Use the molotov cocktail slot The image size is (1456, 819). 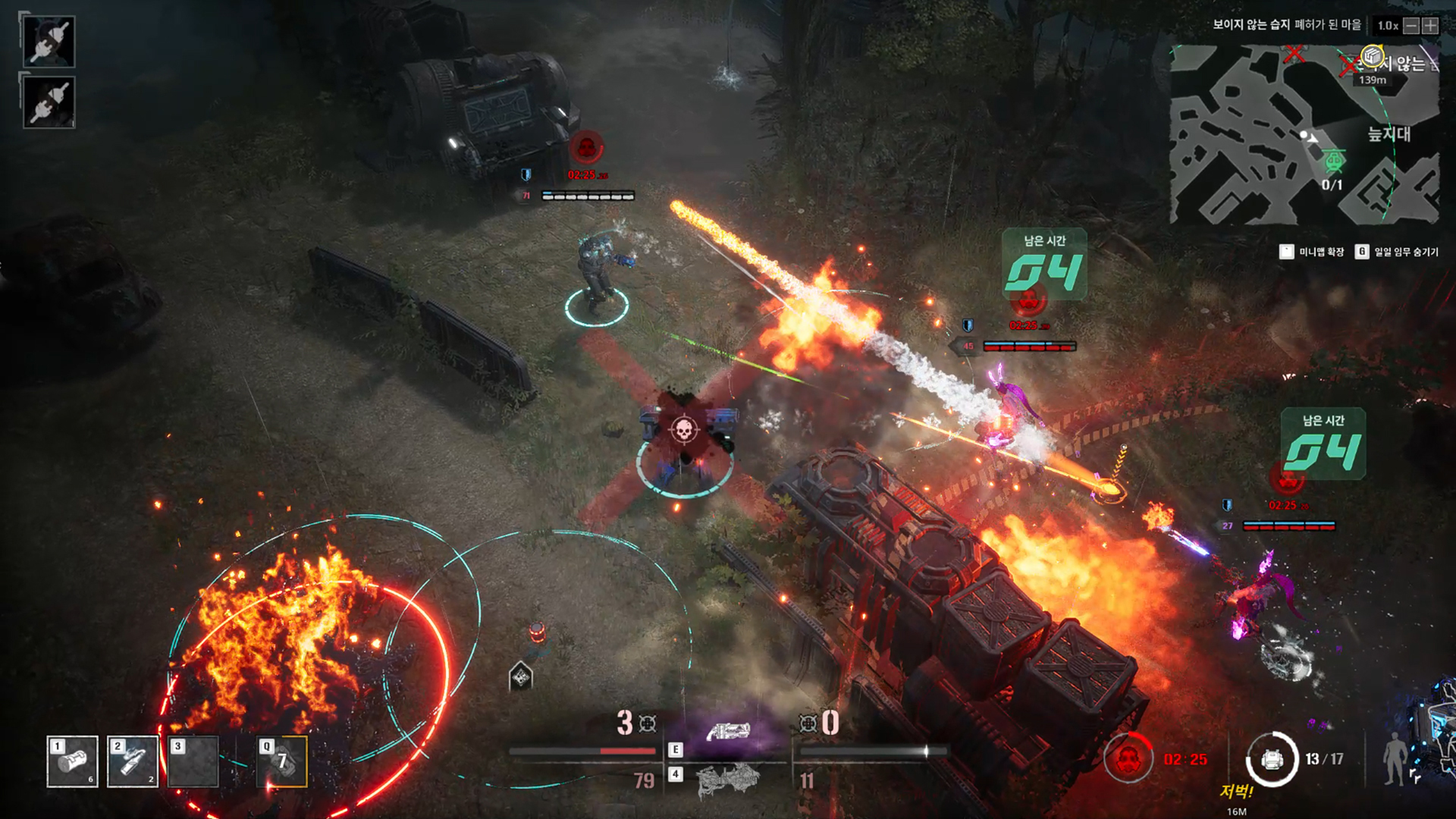click(x=133, y=761)
